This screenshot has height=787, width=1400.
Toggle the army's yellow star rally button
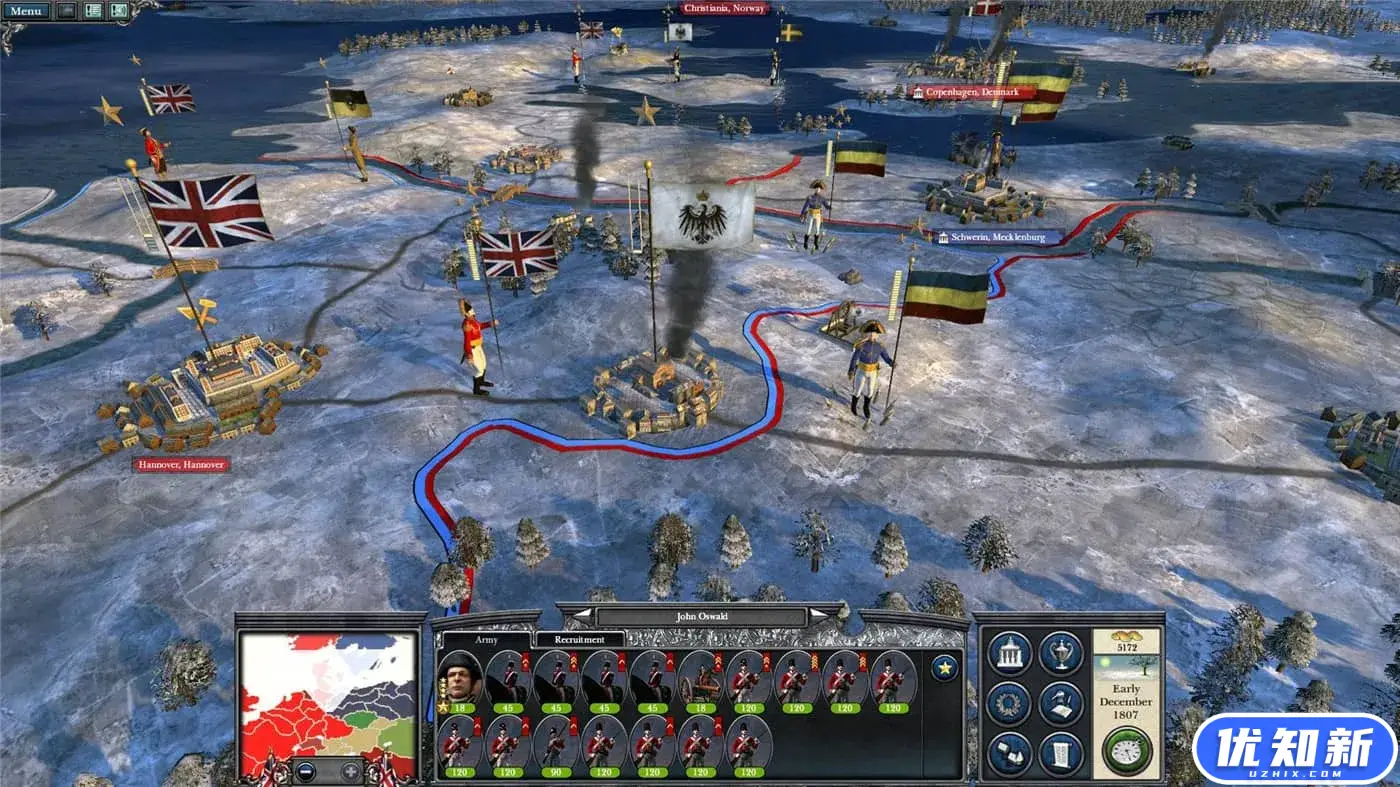click(944, 667)
